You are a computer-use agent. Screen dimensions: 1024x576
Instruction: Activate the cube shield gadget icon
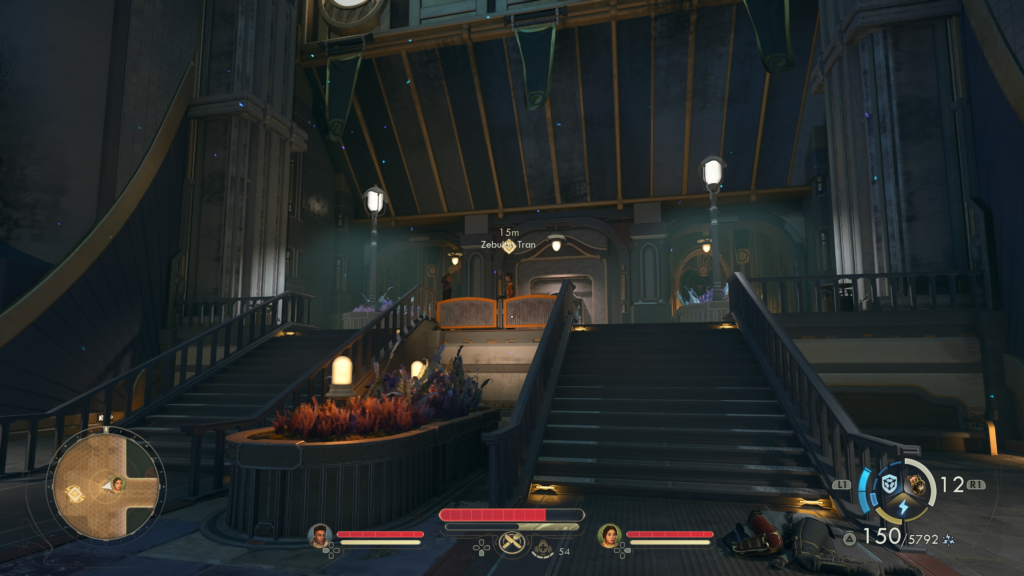[x=889, y=484]
